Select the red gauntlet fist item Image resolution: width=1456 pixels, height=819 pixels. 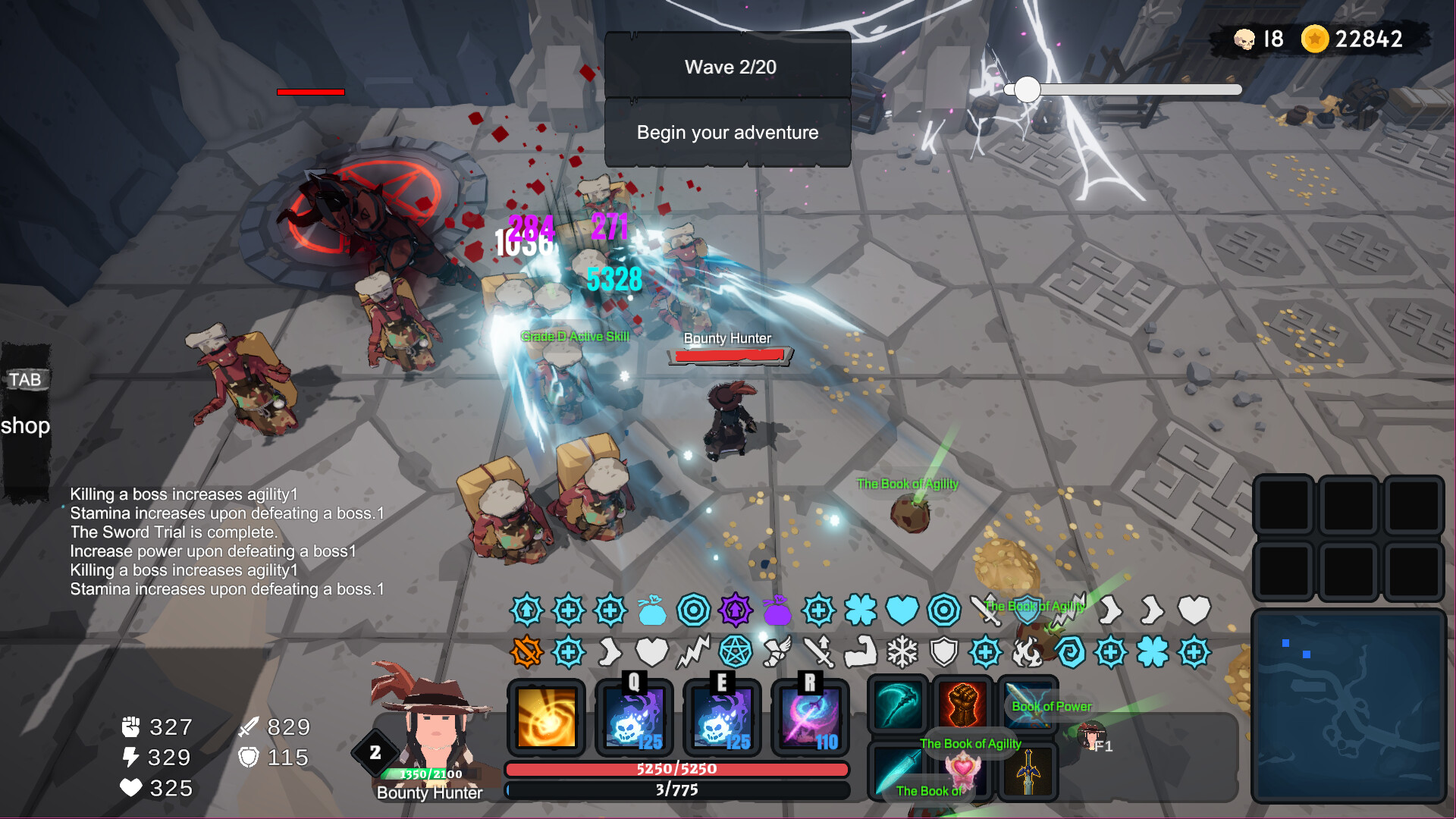click(963, 705)
